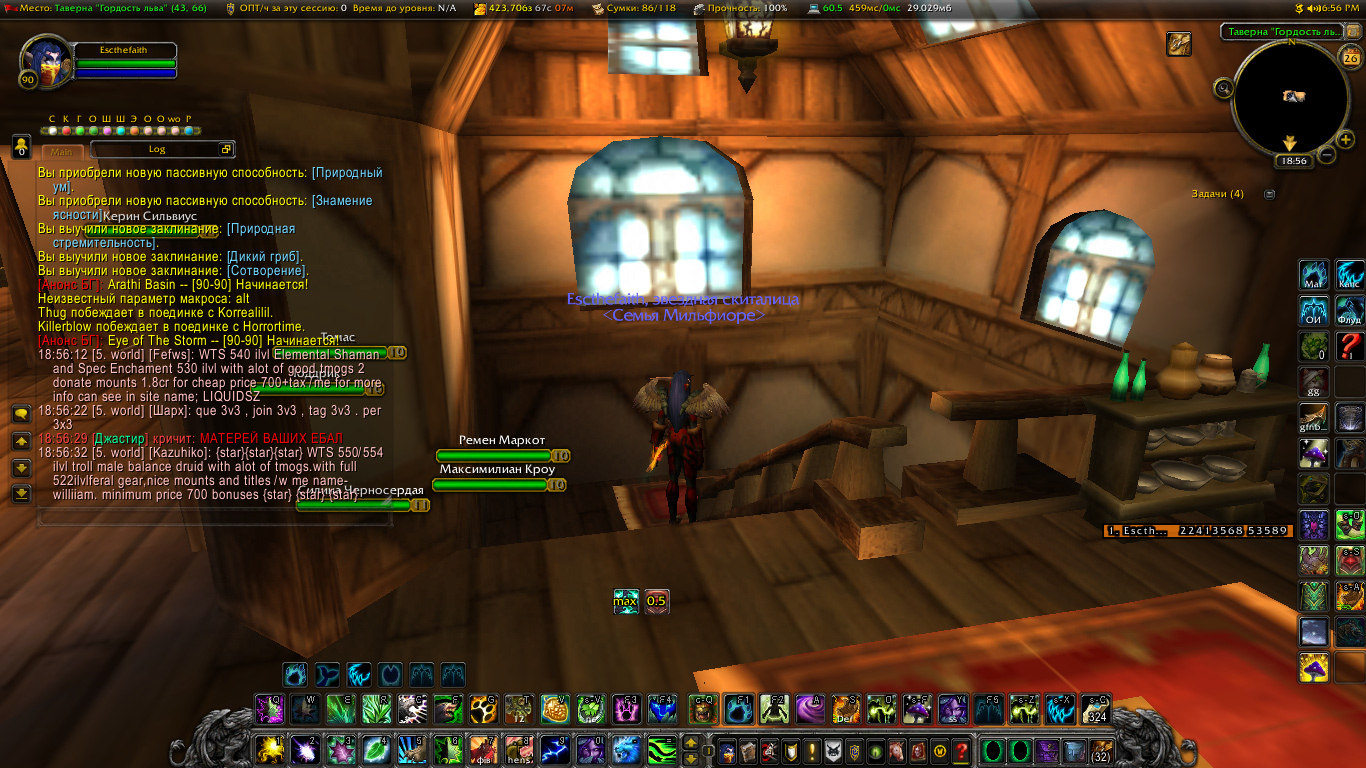Jump chat to the bottom
The height and width of the screenshot is (768, 1366).
[x=20, y=493]
